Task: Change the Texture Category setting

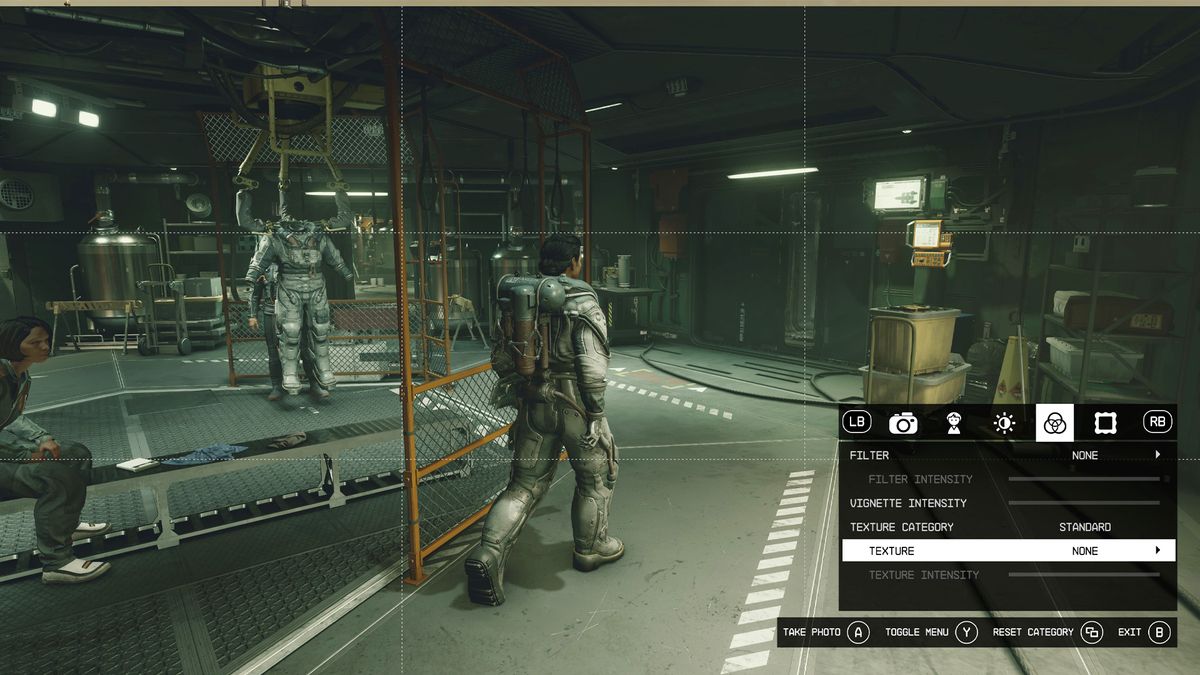Action: click(x=1084, y=527)
